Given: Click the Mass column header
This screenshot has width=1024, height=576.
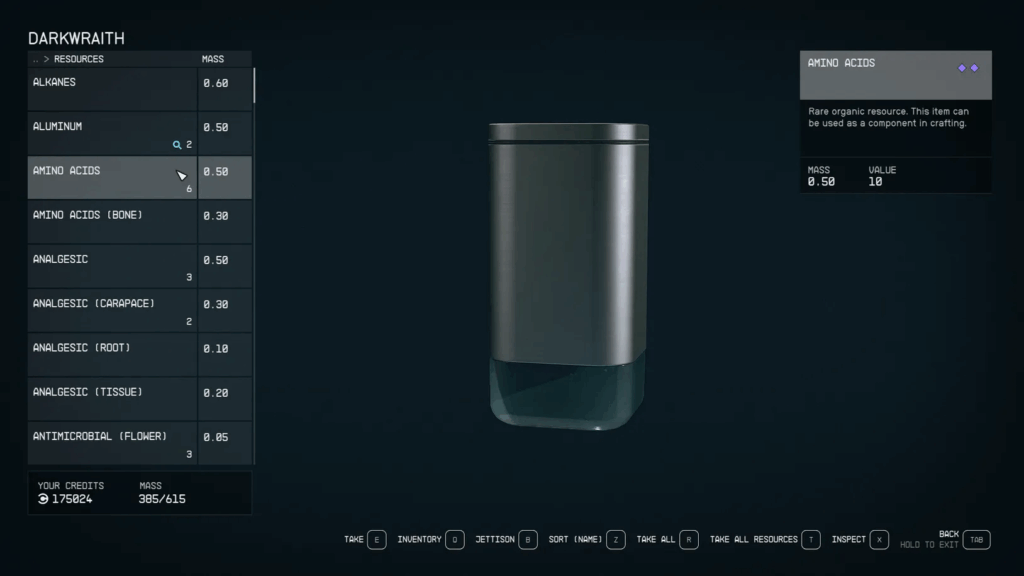Looking at the screenshot, I should click(213, 59).
